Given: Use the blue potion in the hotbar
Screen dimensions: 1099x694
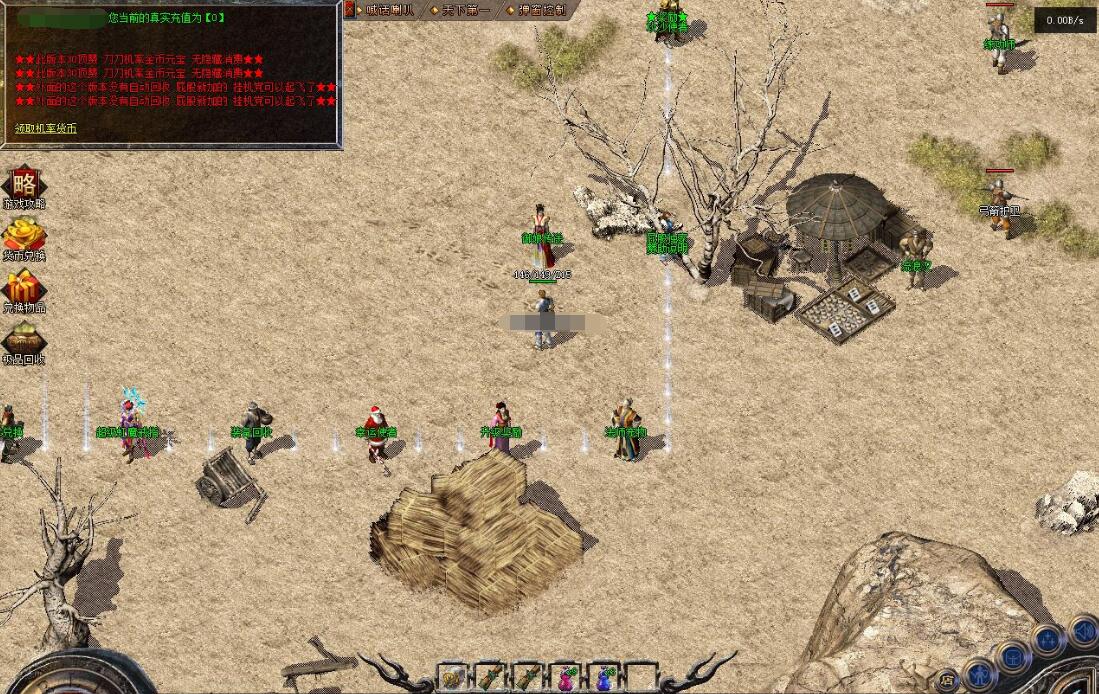Looking at the screenshot, I should (604, 678).
